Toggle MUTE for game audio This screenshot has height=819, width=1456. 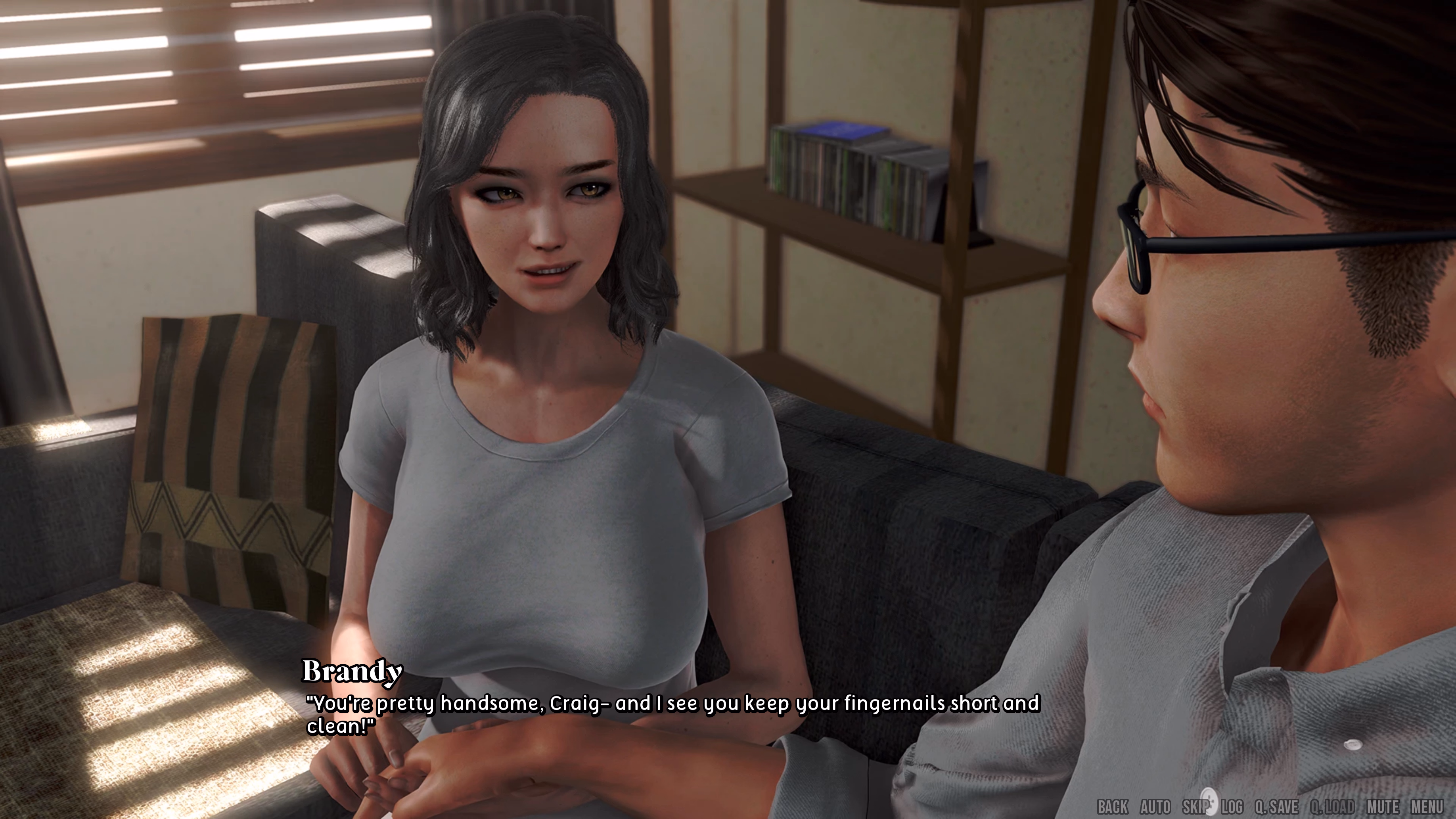1383,807
